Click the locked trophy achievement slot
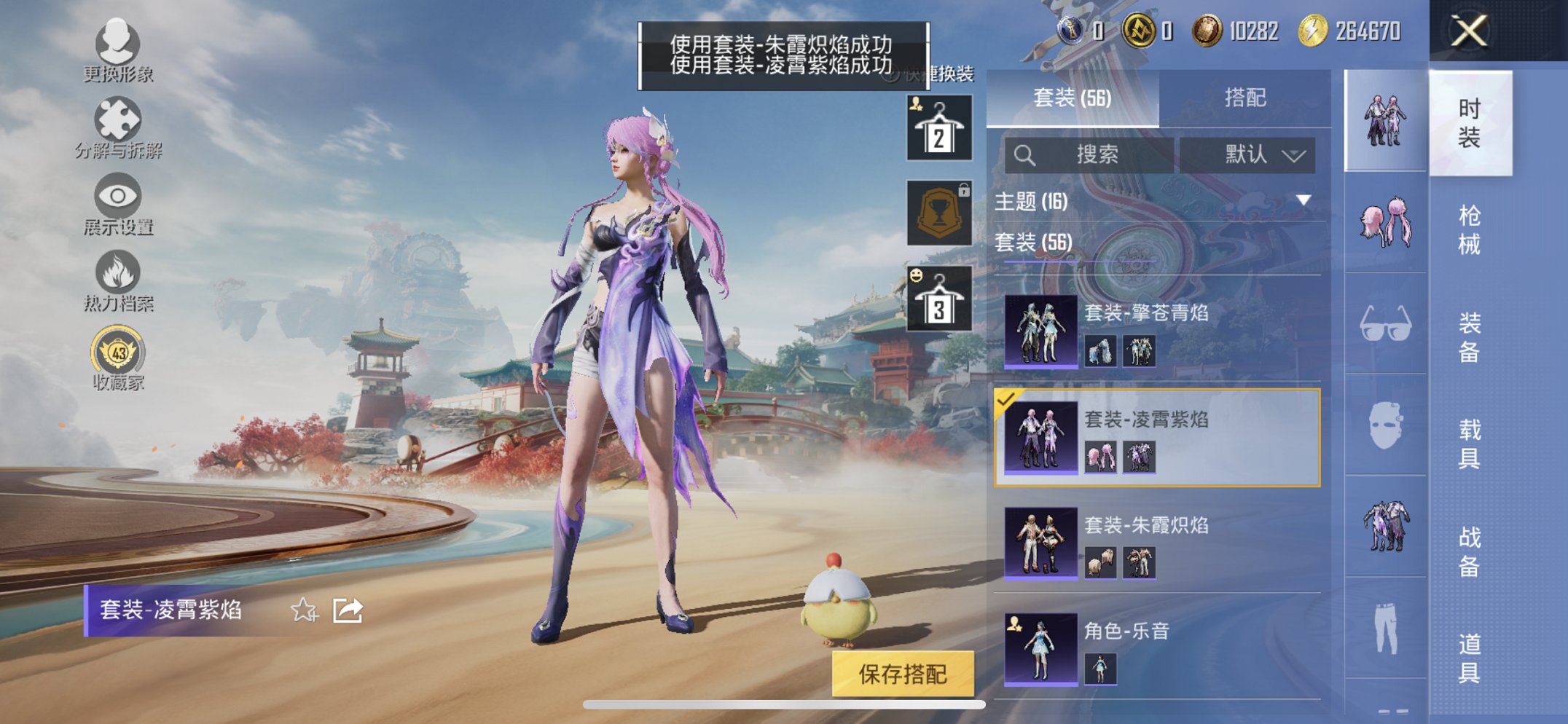 (938, 213)
